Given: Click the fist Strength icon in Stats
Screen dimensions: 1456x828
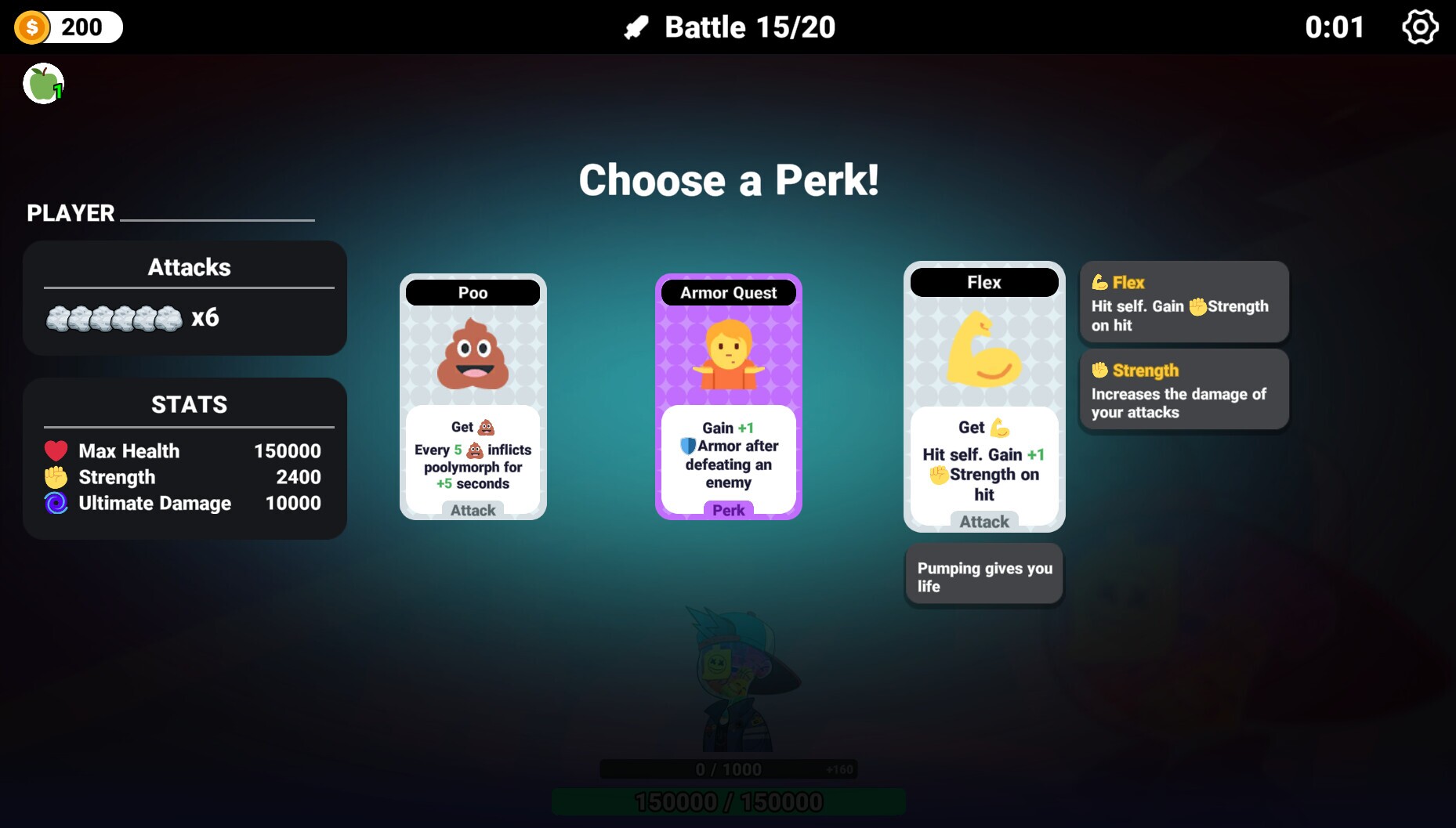Looking at the screenshot, I should [54, 477].
